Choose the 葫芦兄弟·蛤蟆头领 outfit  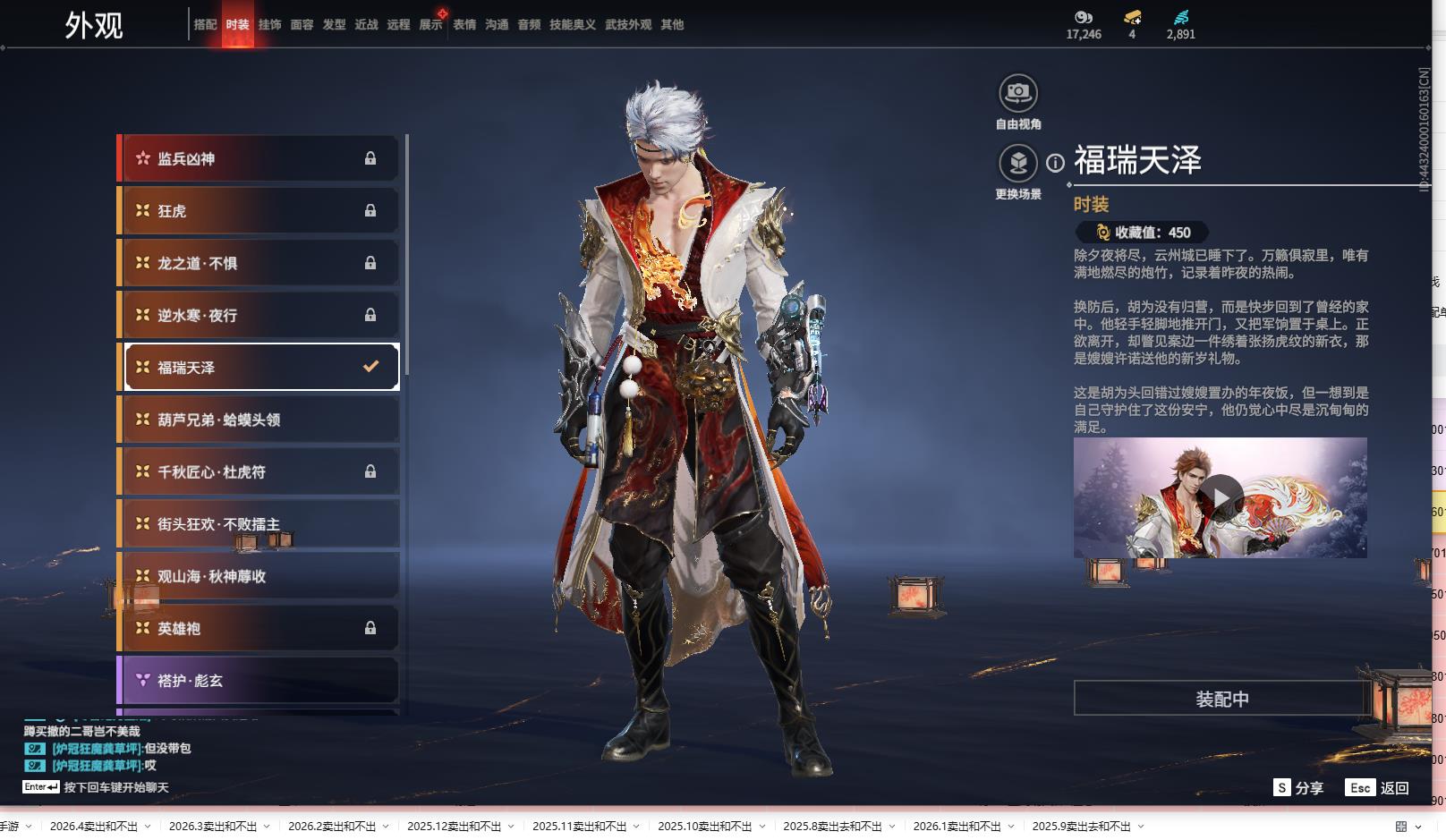tap(259, 420)
